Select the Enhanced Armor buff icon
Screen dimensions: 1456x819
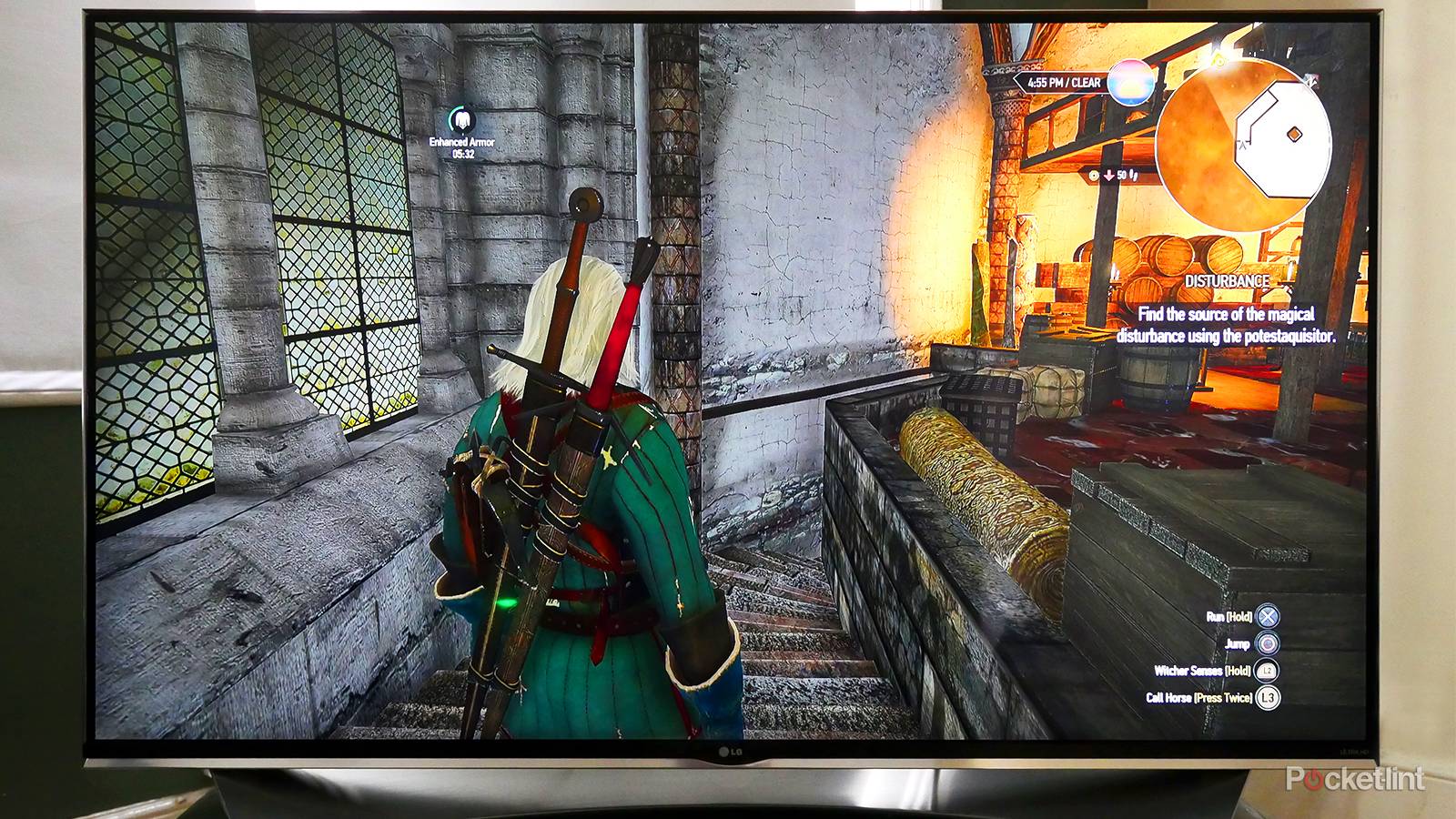tap(463, 121)
